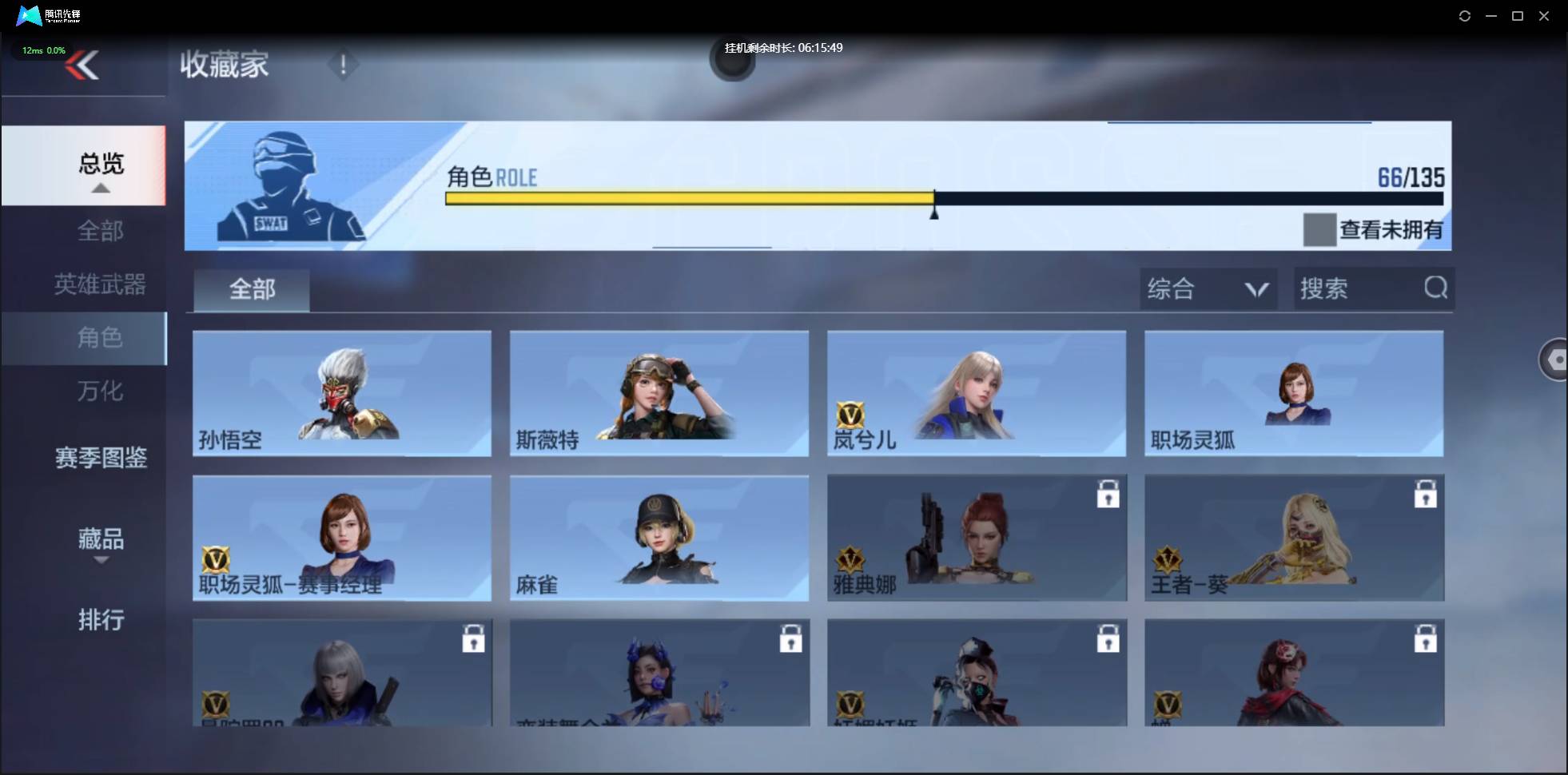The width and height of the screenshot is (1568, 775).
Task: Click the drawer handle on the right screen edge
Action: pos(1556,360)
